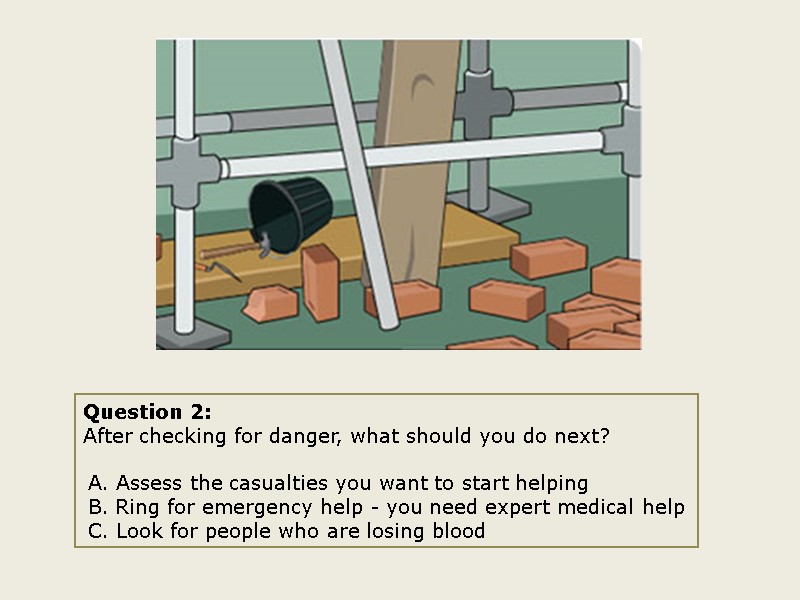This screenshot has width=800, height=600.
Task: Select answer B: Ring for emergency help
Action: coord(386,507)
